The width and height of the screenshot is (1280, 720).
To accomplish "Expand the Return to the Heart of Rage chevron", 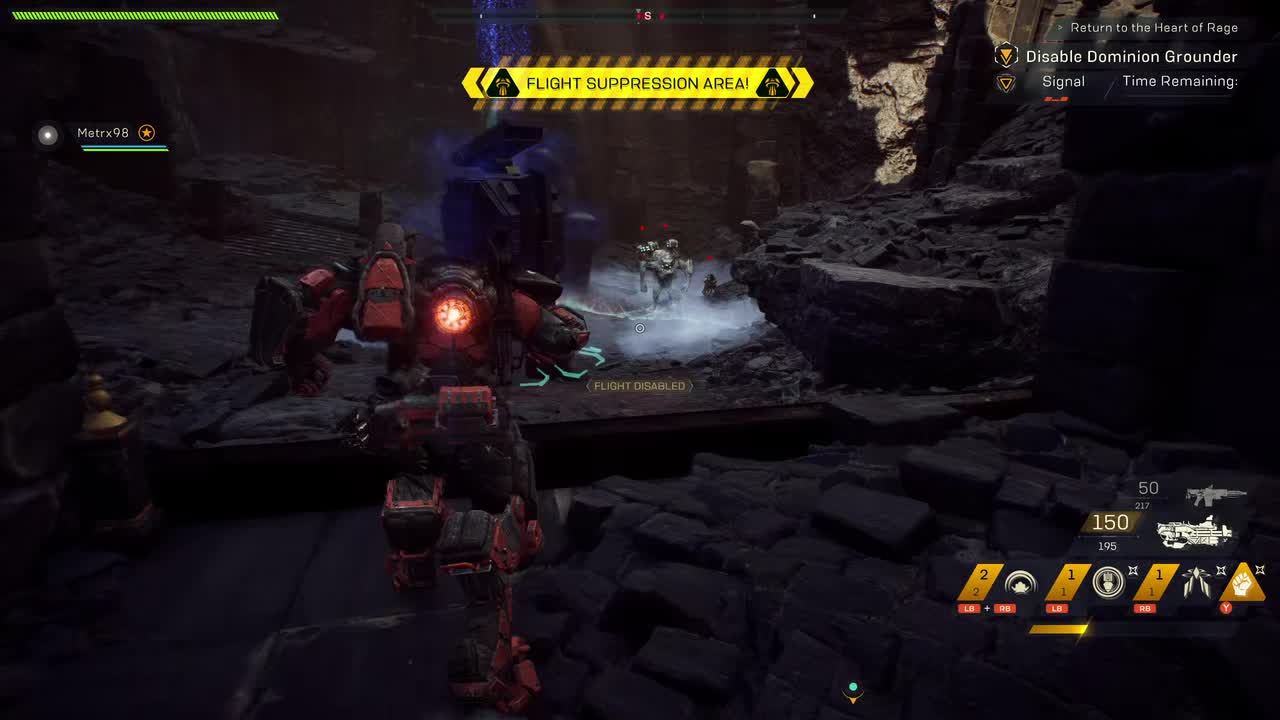I will click(1061, 27).
